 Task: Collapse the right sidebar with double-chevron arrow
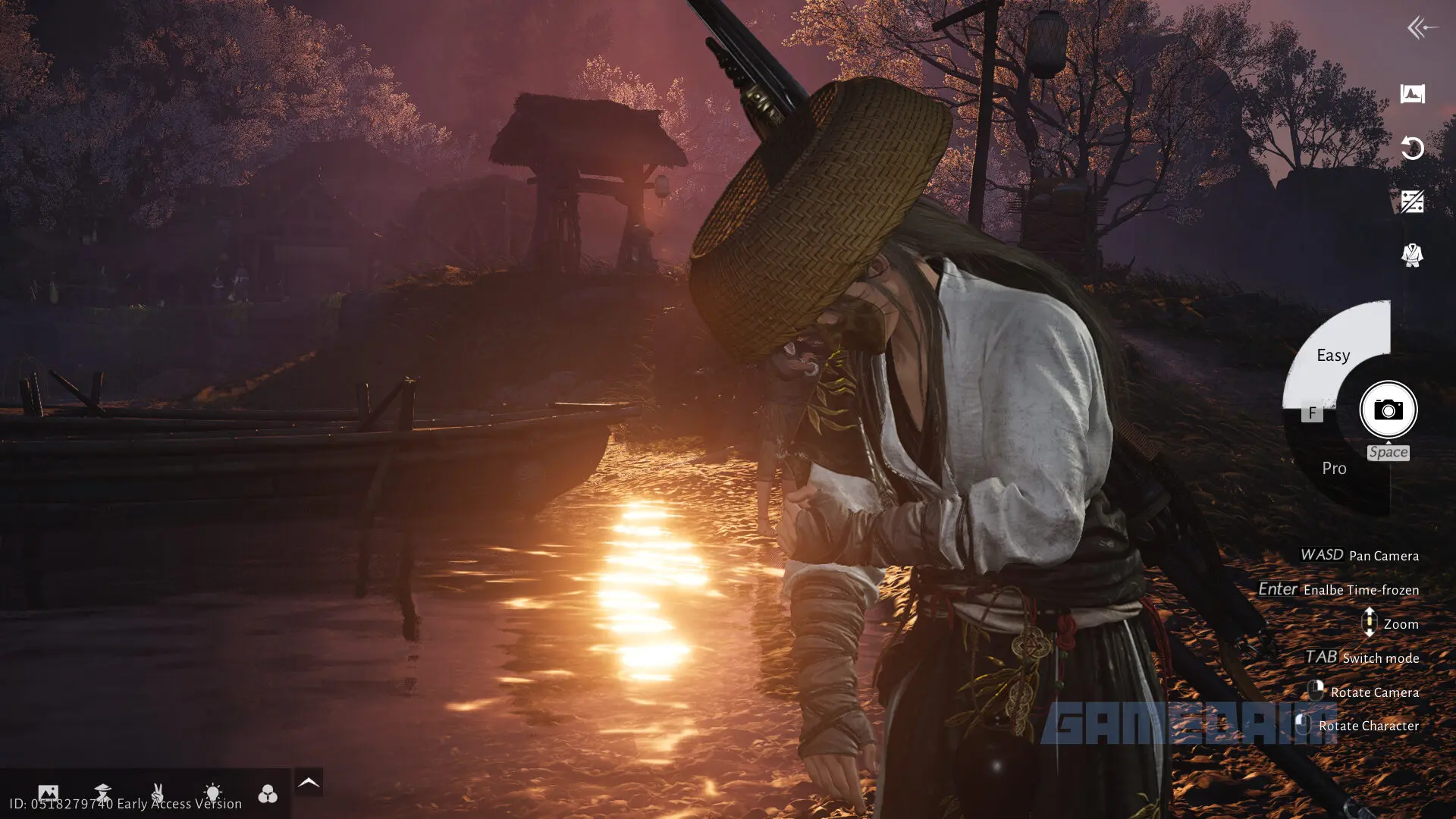pos(1417,28)
